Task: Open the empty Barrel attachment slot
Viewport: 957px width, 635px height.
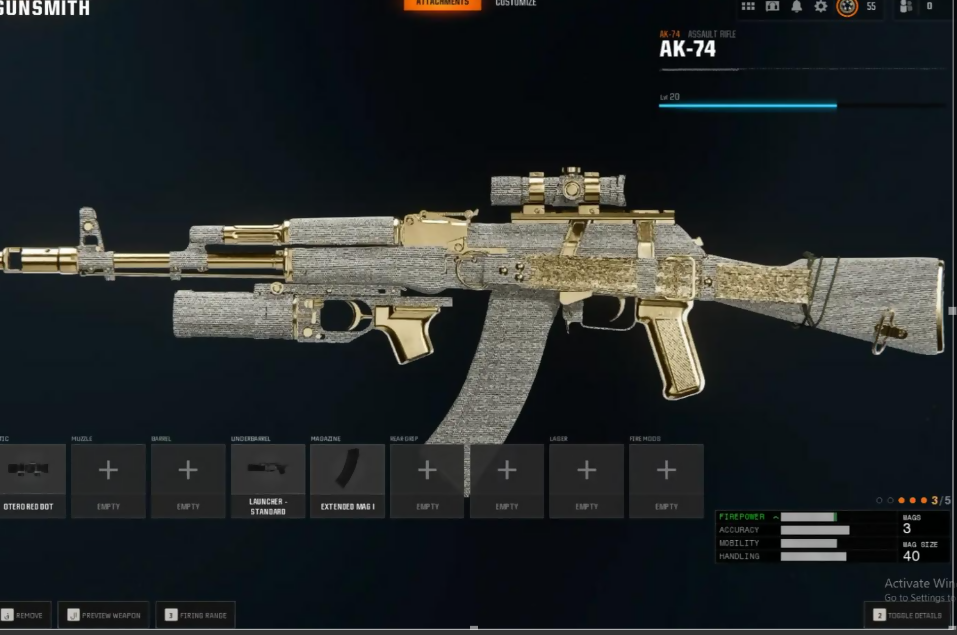Action: click(x=188, y=481)
